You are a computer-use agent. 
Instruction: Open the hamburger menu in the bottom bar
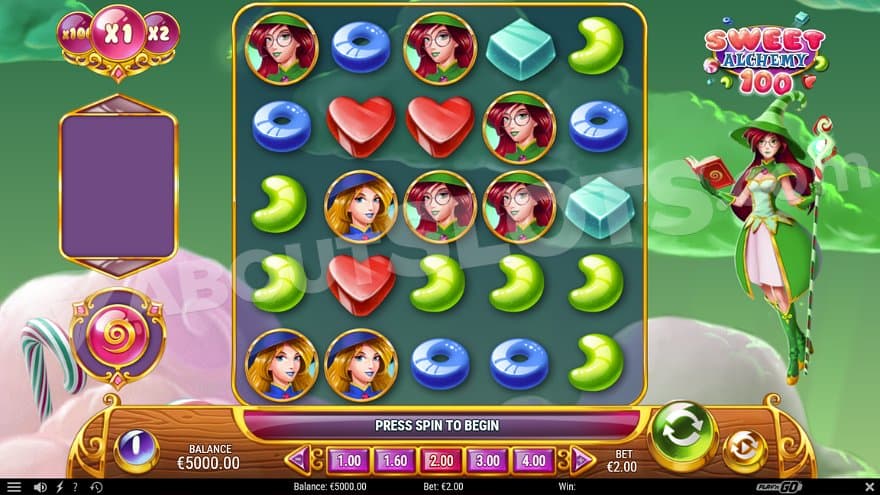pyautogui.click(x=14, y=487)
